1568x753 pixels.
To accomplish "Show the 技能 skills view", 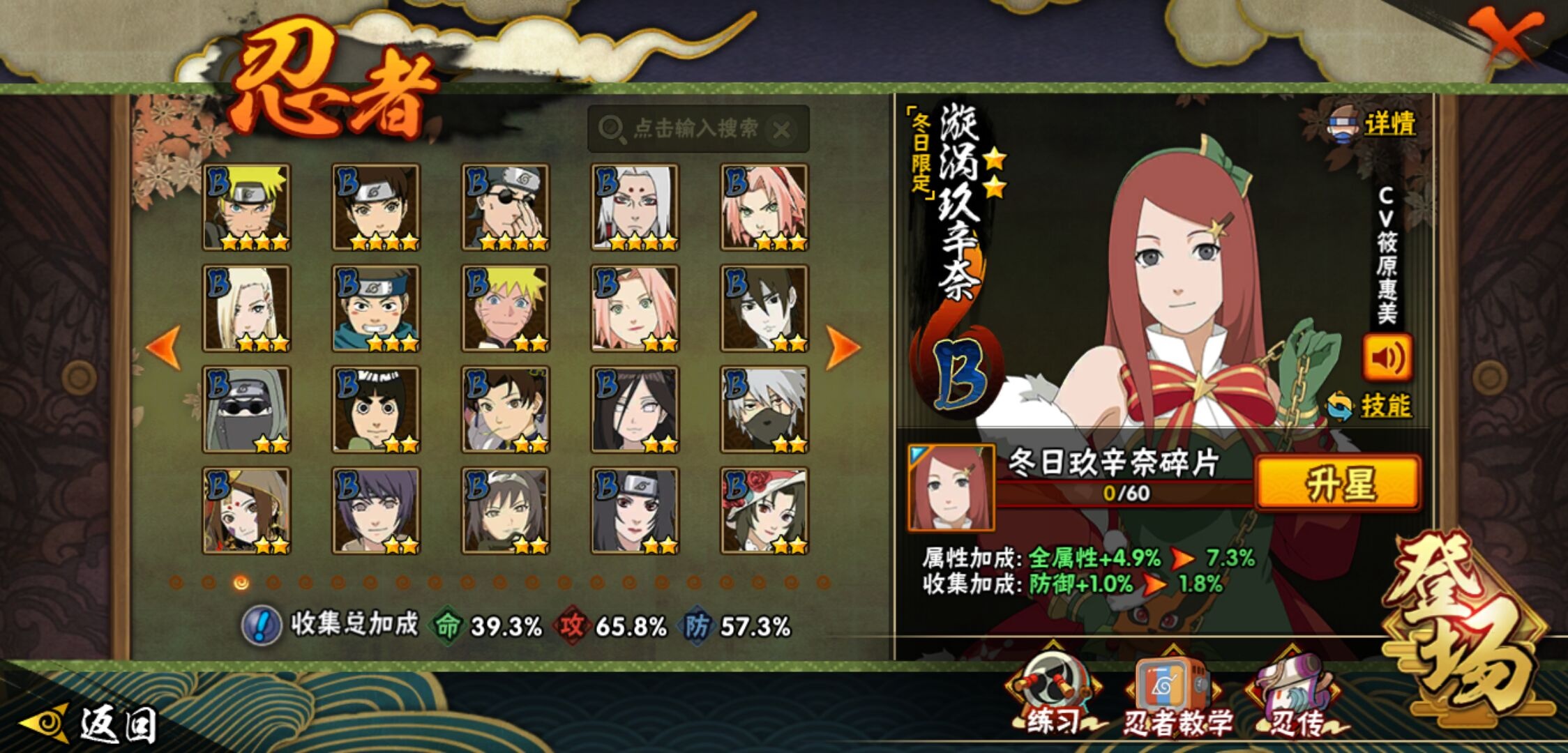I will tap(1371, 406).
